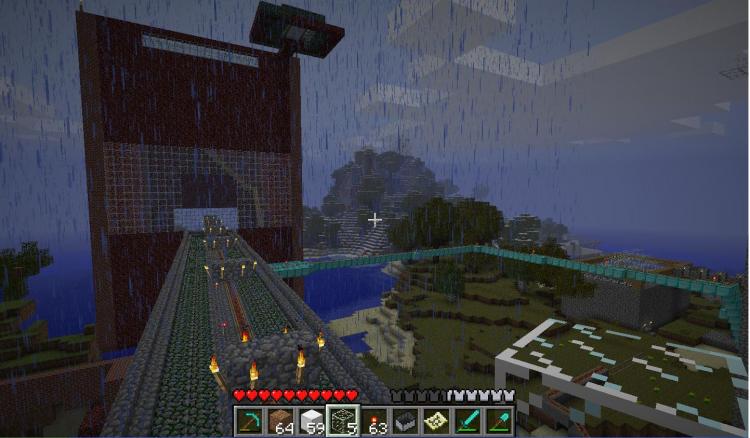Select the diamond pickaxe hotbar slot

(248, 421)
